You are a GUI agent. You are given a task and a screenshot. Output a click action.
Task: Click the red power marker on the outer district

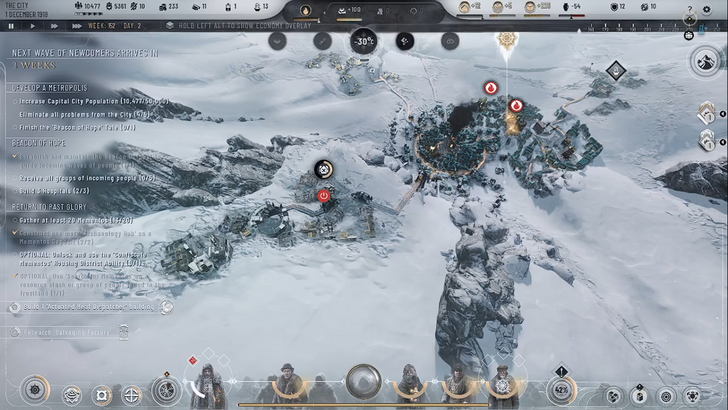pyautogui.click(x=325, y=196)
